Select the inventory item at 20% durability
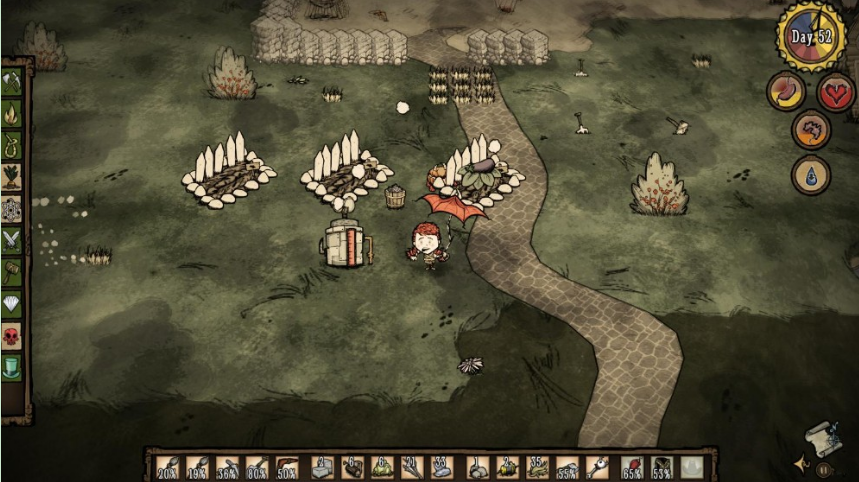 click(166, 467)
